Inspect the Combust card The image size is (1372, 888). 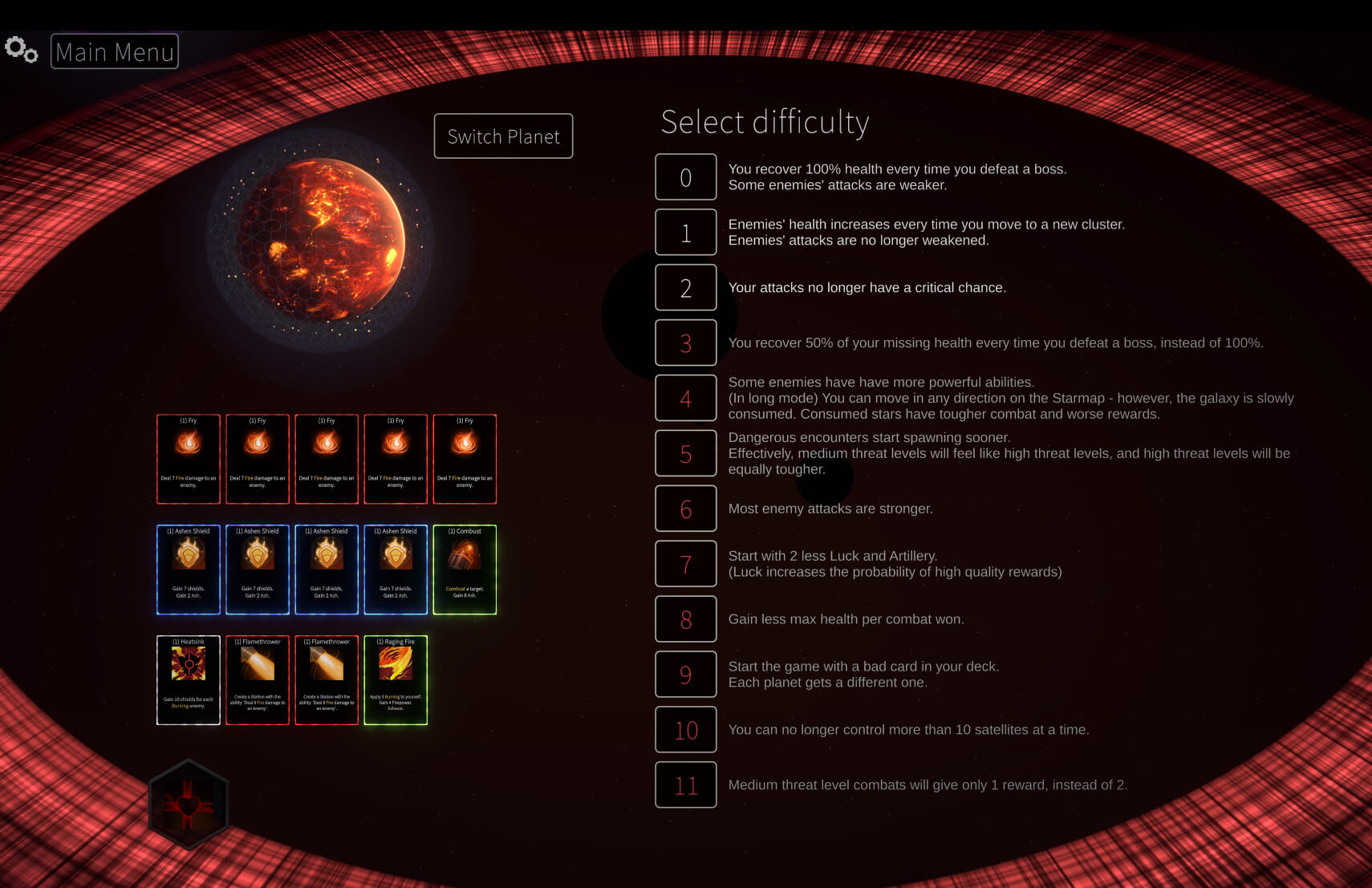pyautogui.click(x=465, y=570)
